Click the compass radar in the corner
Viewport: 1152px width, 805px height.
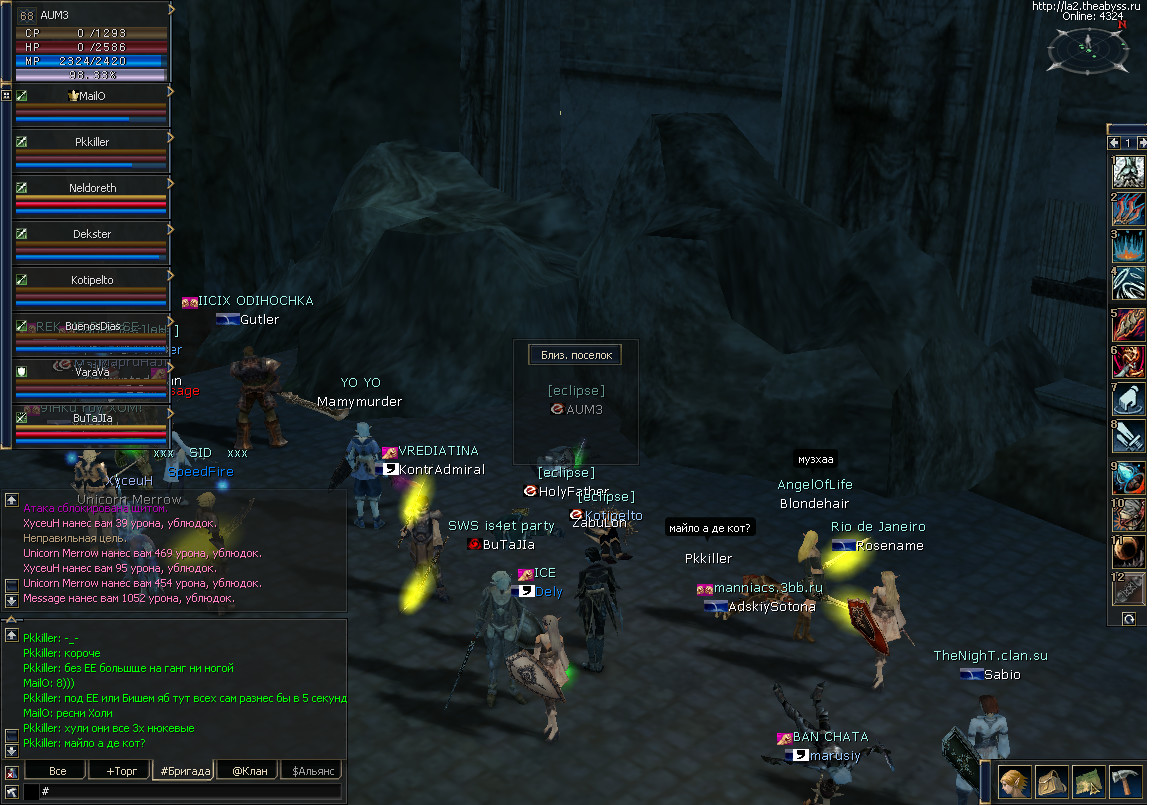click(1088, 49)
